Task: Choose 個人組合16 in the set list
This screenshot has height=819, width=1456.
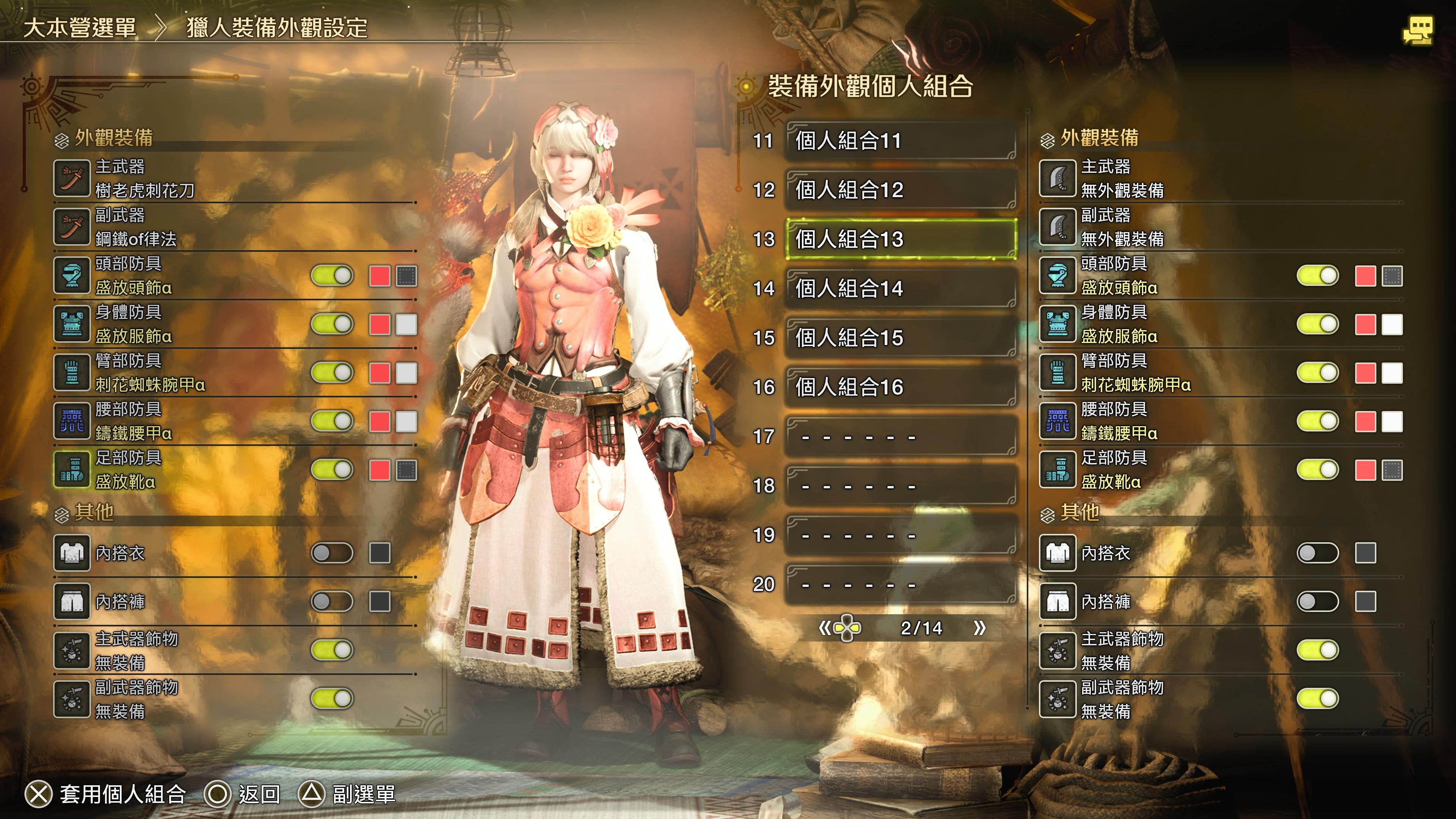Action: pyautogui.click(x=901, y=387)
